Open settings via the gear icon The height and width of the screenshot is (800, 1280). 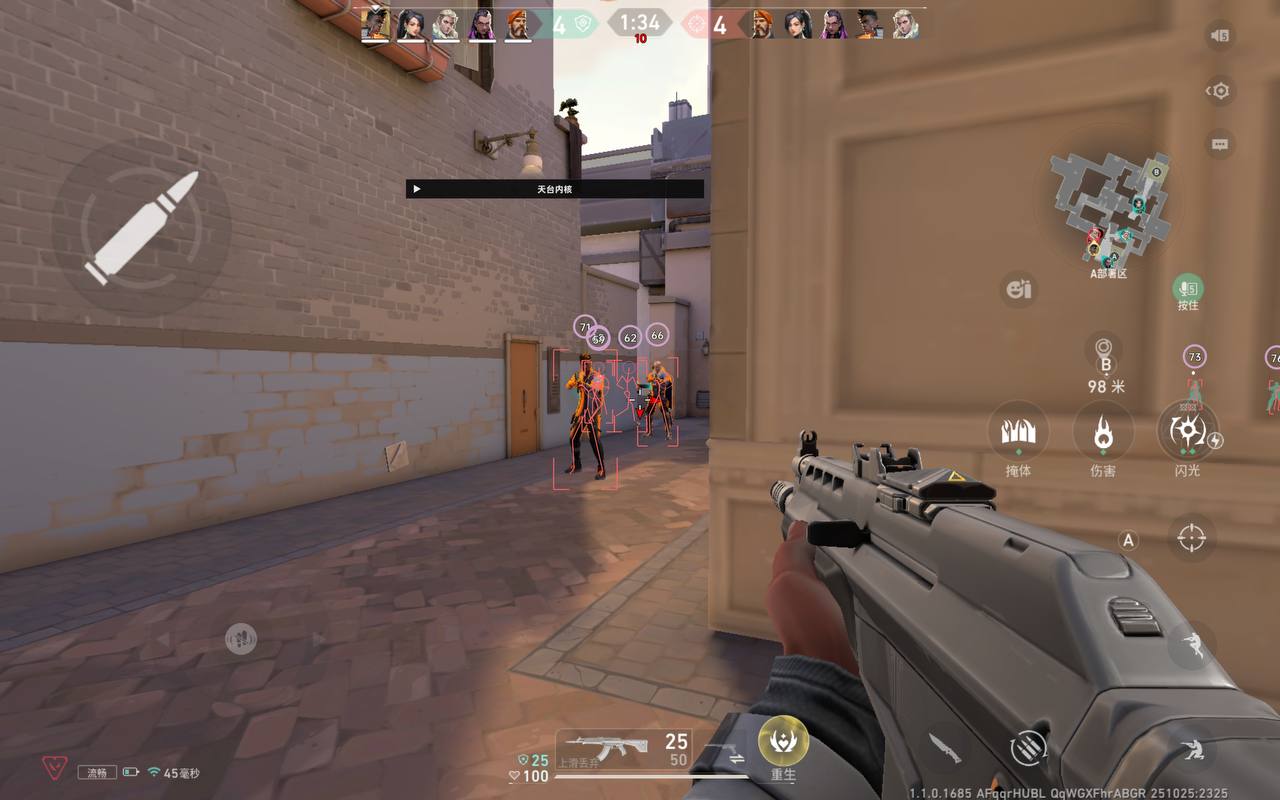1219,91
